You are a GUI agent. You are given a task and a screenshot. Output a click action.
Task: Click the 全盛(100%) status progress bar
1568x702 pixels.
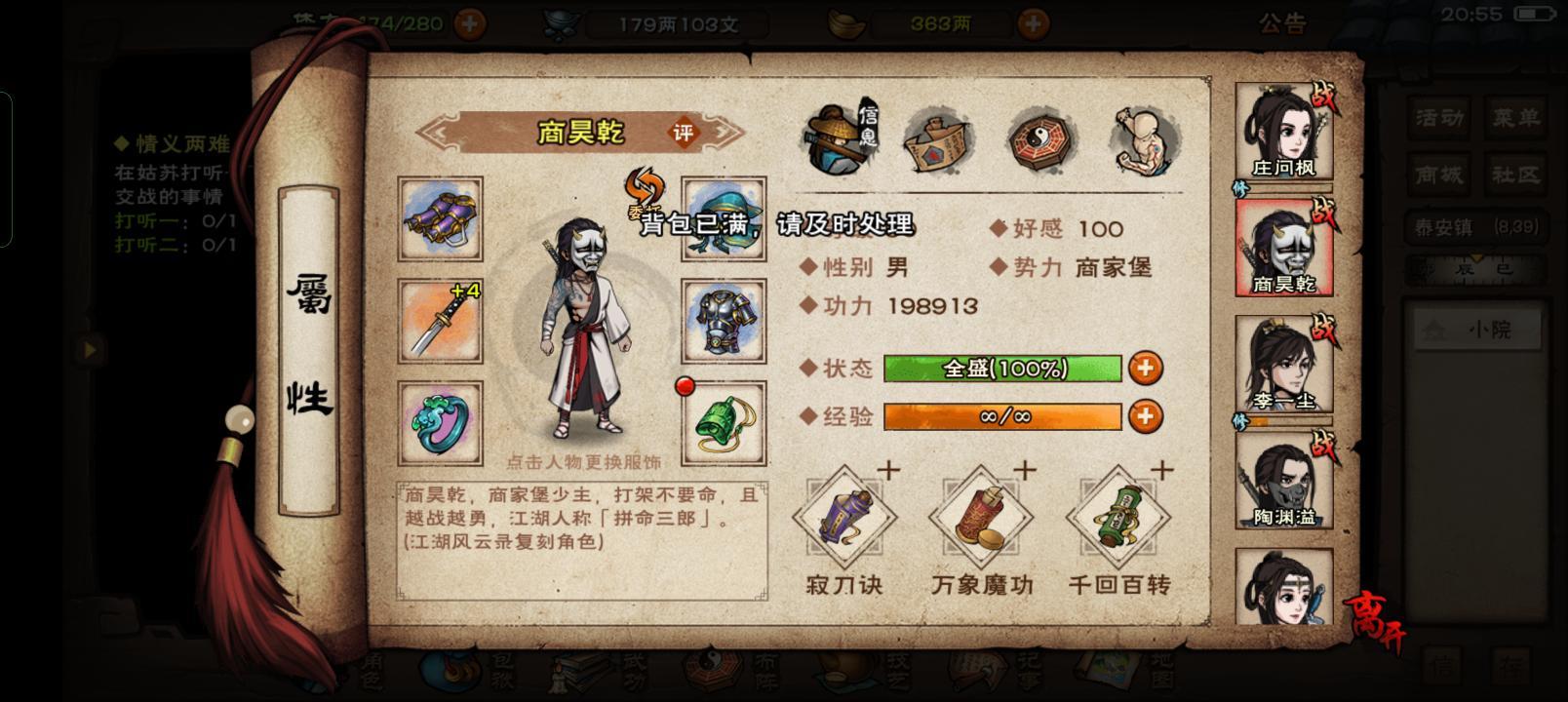(1001, 370)
